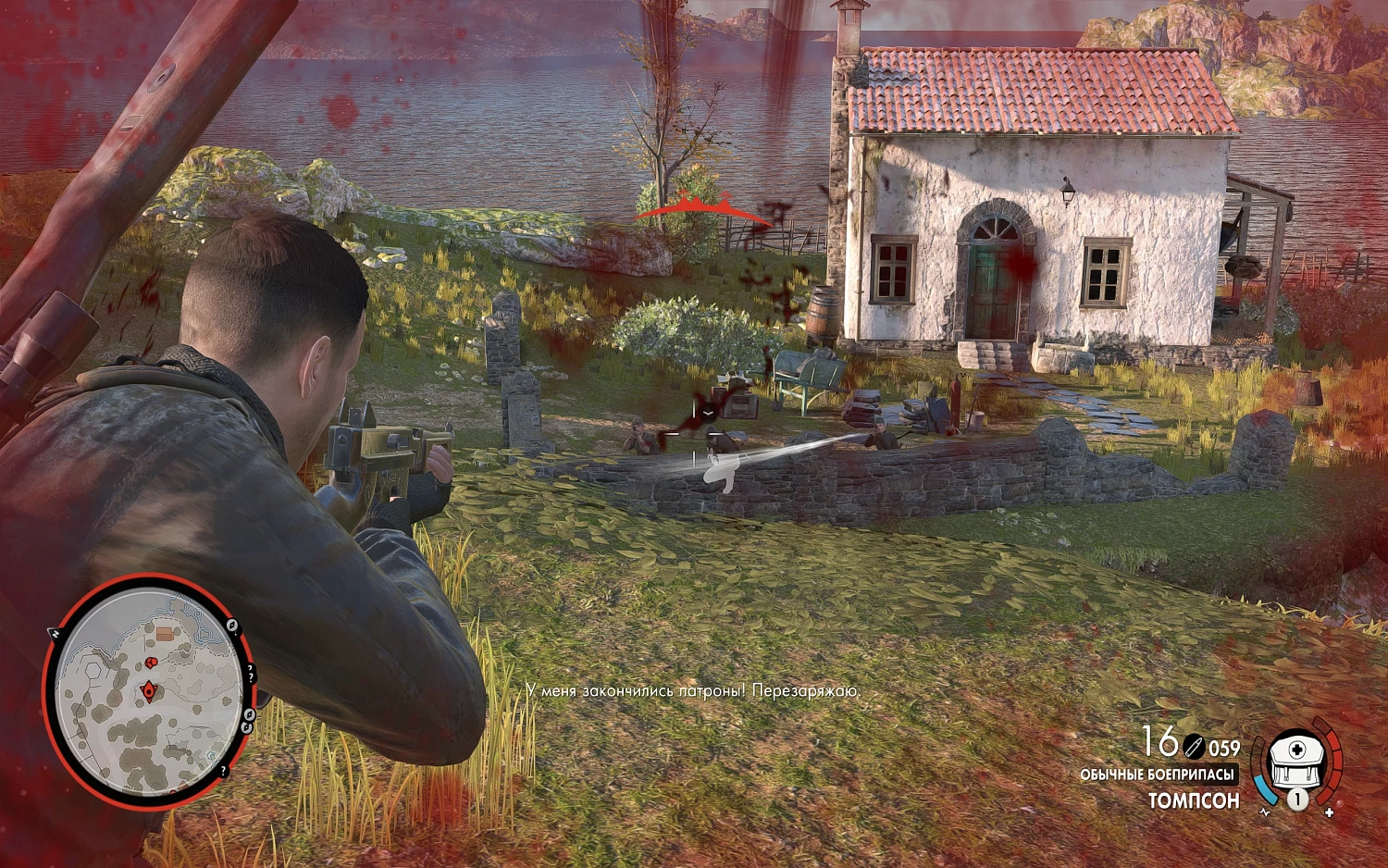Expand the medkit count badge showing 1

(1297, 800)
